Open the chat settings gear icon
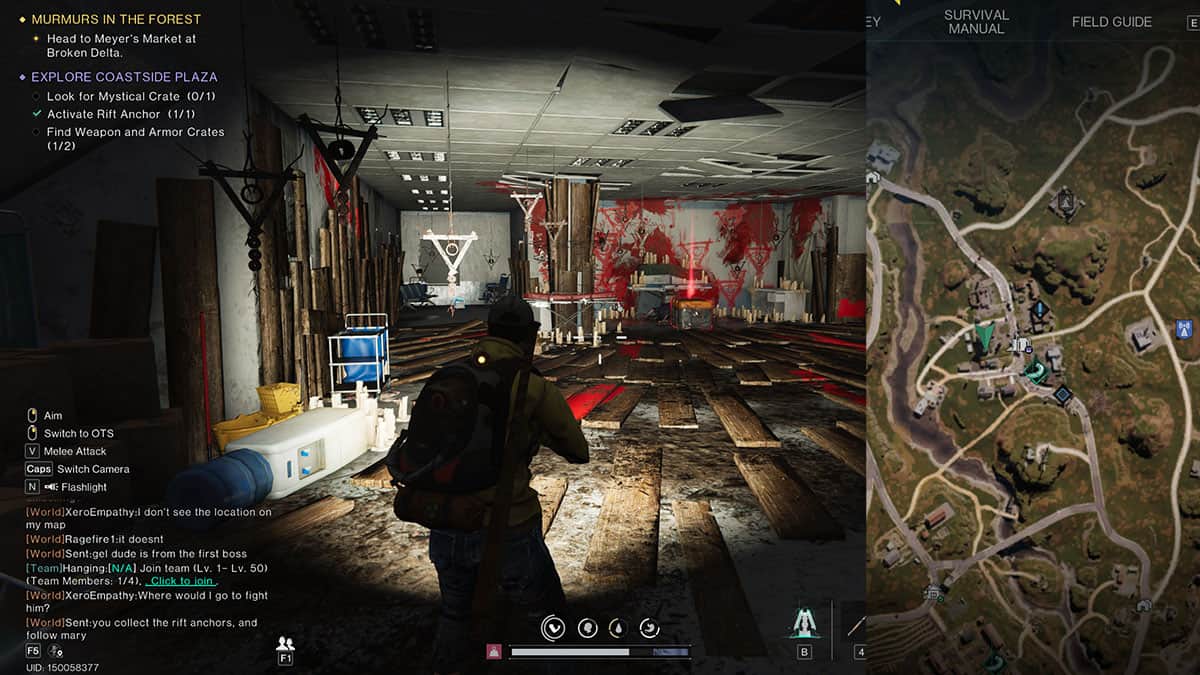The height and width of the screenshot is (675, 1200). click(55, 651)
